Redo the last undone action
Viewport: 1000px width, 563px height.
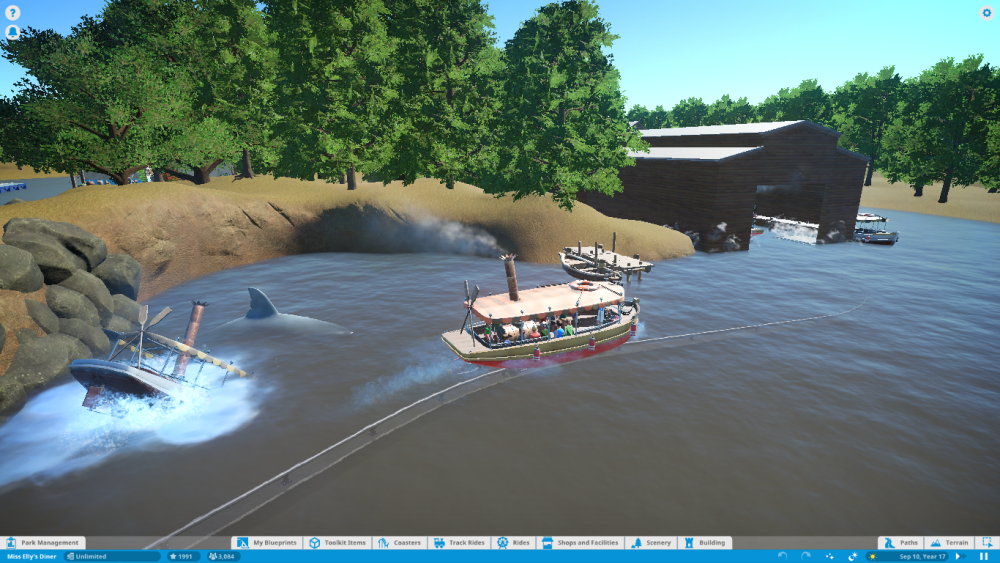pyautogui.click(x=805, y=556)
